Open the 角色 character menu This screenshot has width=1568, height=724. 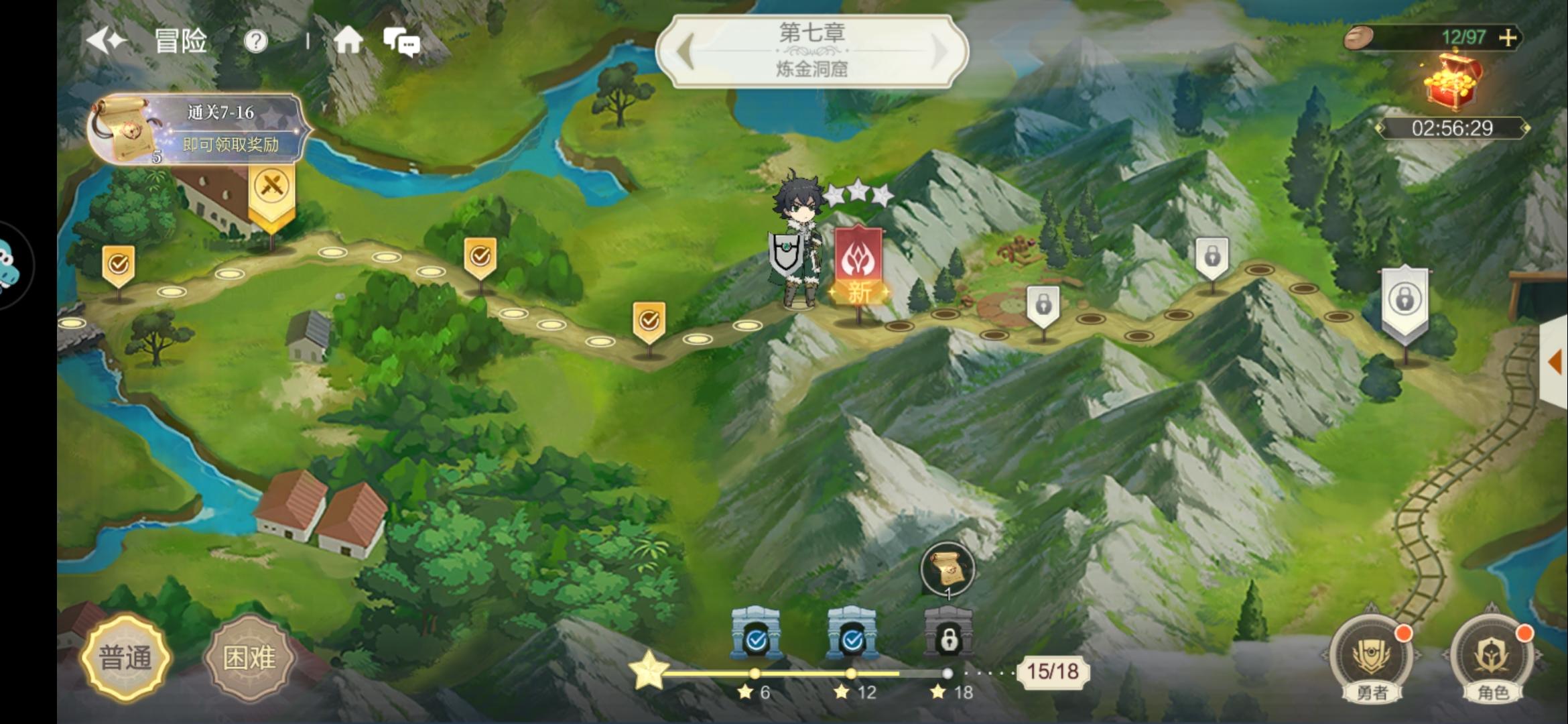click(1492, 659)
